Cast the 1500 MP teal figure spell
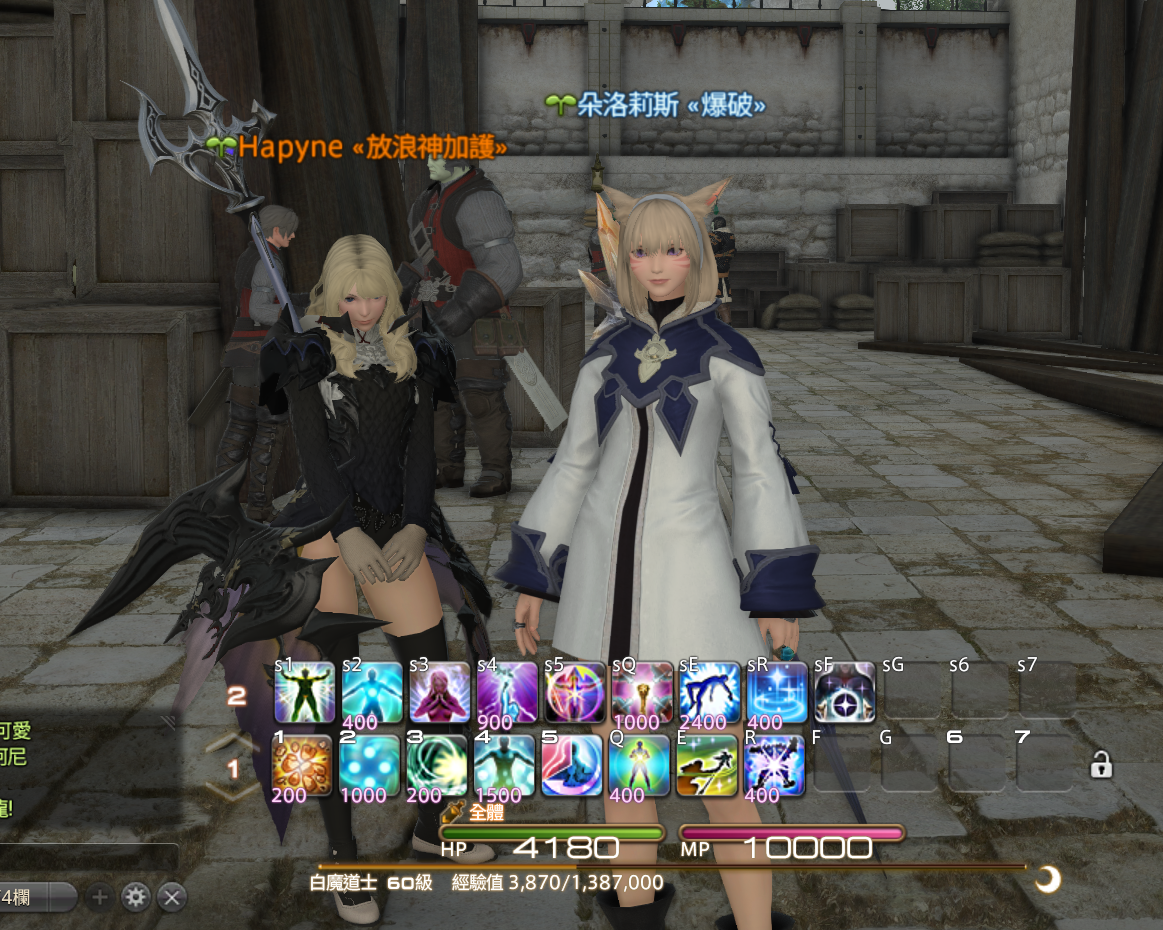Screen dimensions: 1163x930 click(505, 766)
